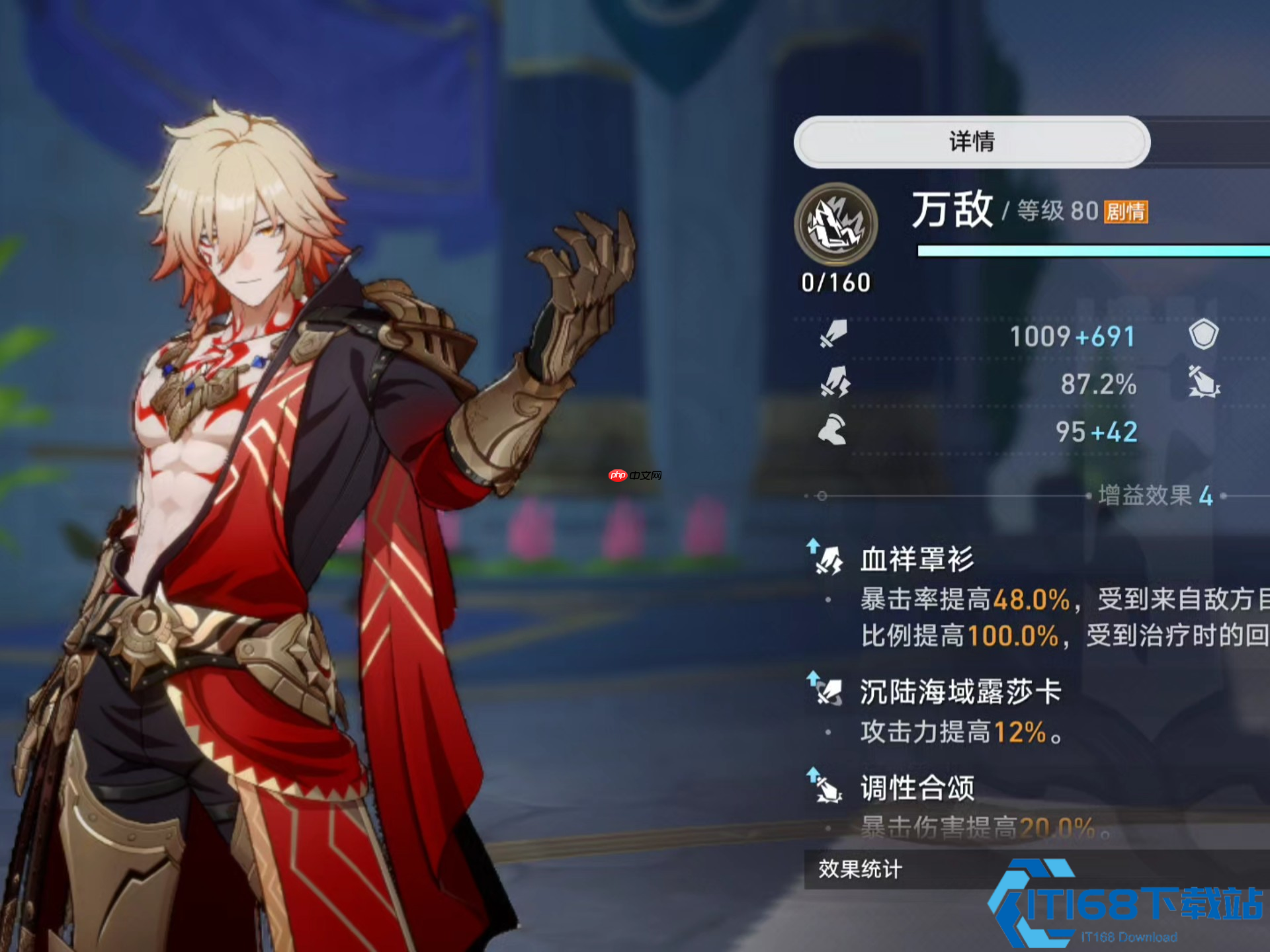Select the 血祥罩衫 buff entry
The height and width of the screenshot is (952, 1270).
(917, 559)
